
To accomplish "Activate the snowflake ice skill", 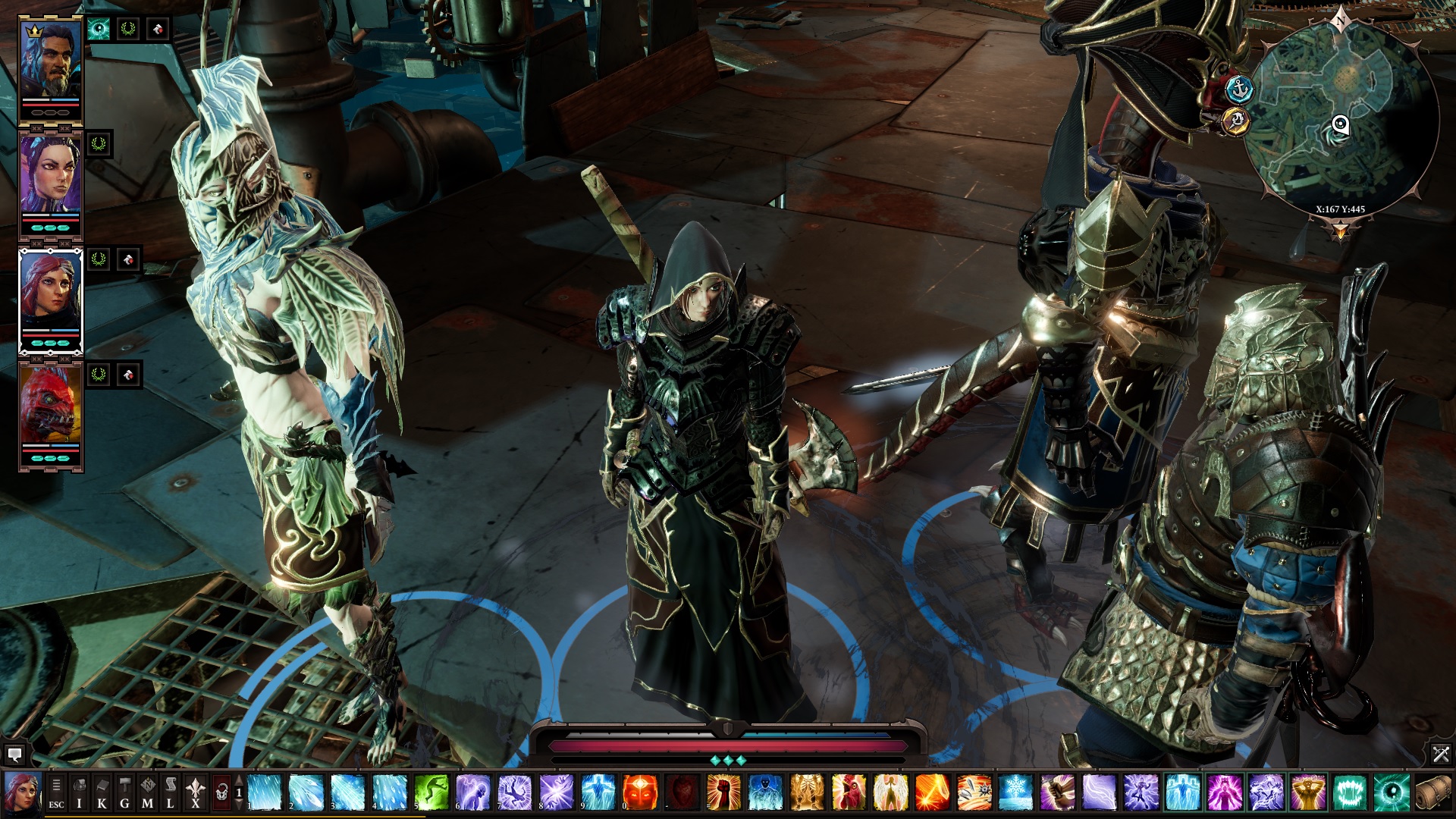I will pos(1015,792).
